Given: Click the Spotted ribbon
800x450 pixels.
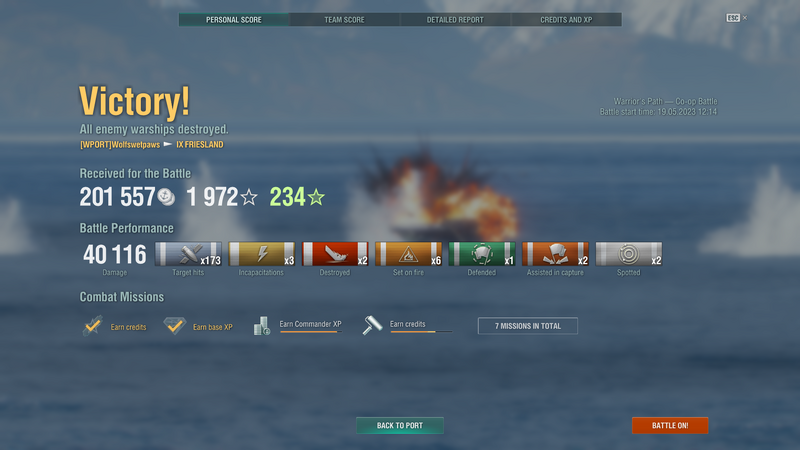Looking at the screenshot, I should click(x=628, y=255).
